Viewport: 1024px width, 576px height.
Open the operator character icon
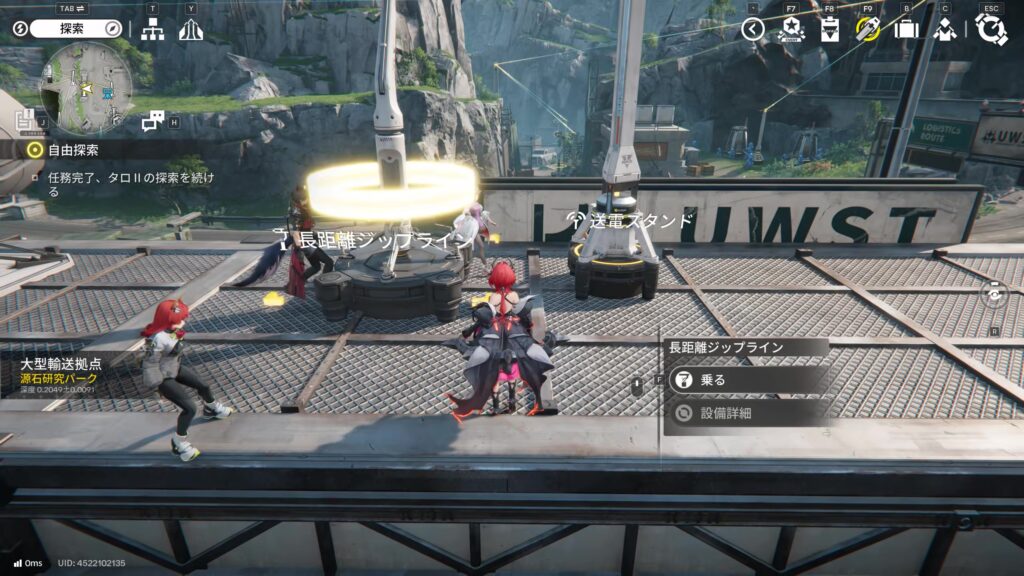coord(945,29)
